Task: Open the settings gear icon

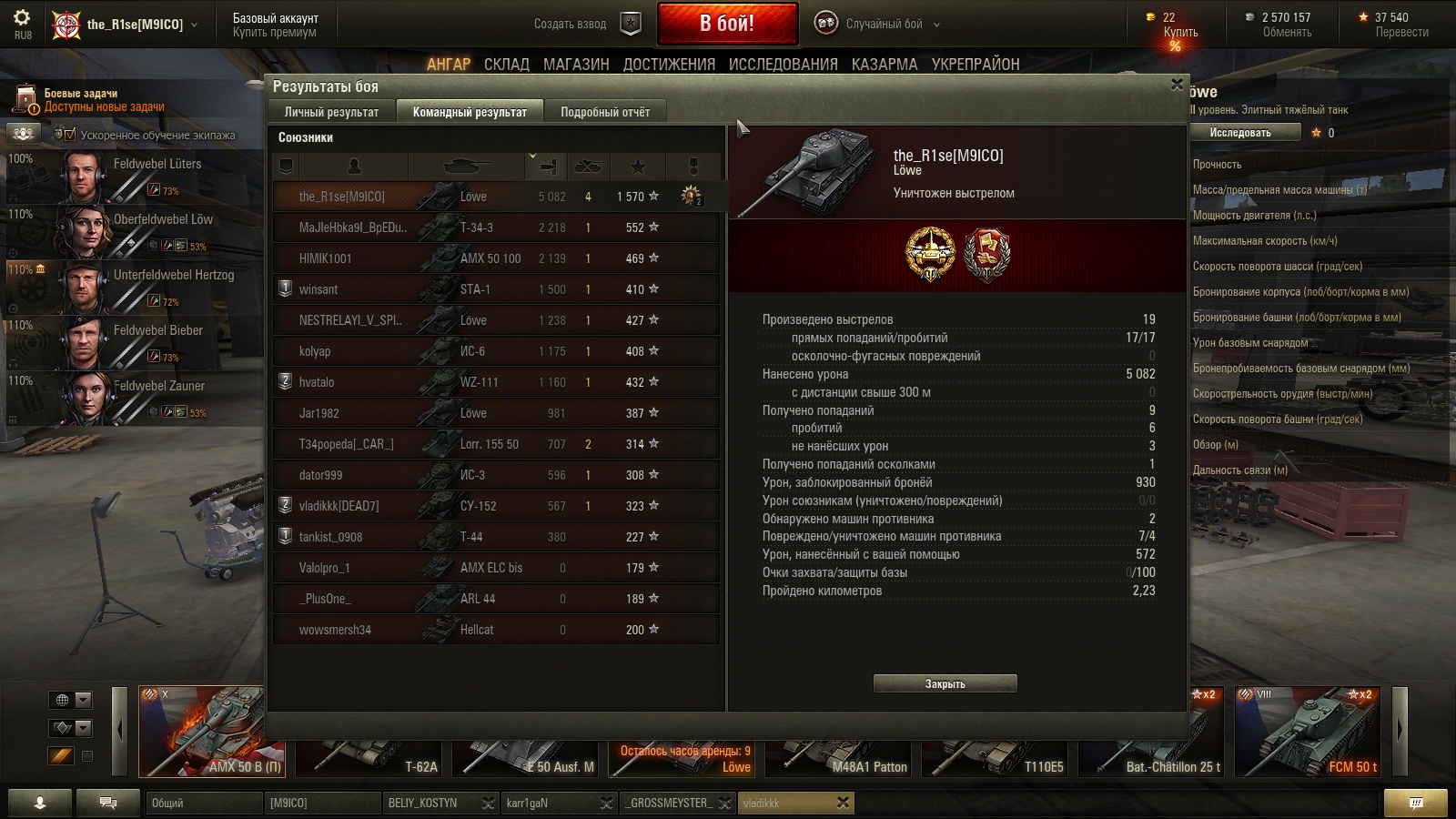Action: (x=23, y=18)
